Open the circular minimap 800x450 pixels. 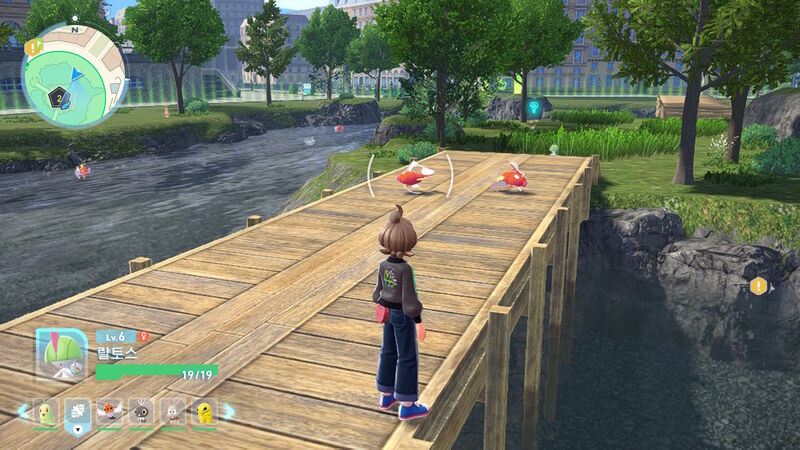click(73, 76)
